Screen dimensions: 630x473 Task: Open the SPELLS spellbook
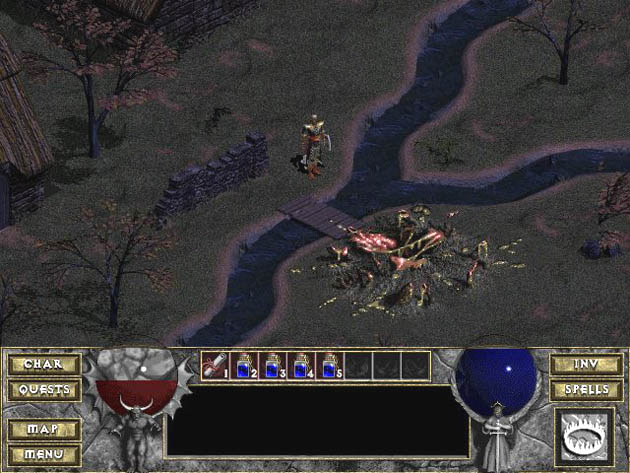click(x=586, y=389)
